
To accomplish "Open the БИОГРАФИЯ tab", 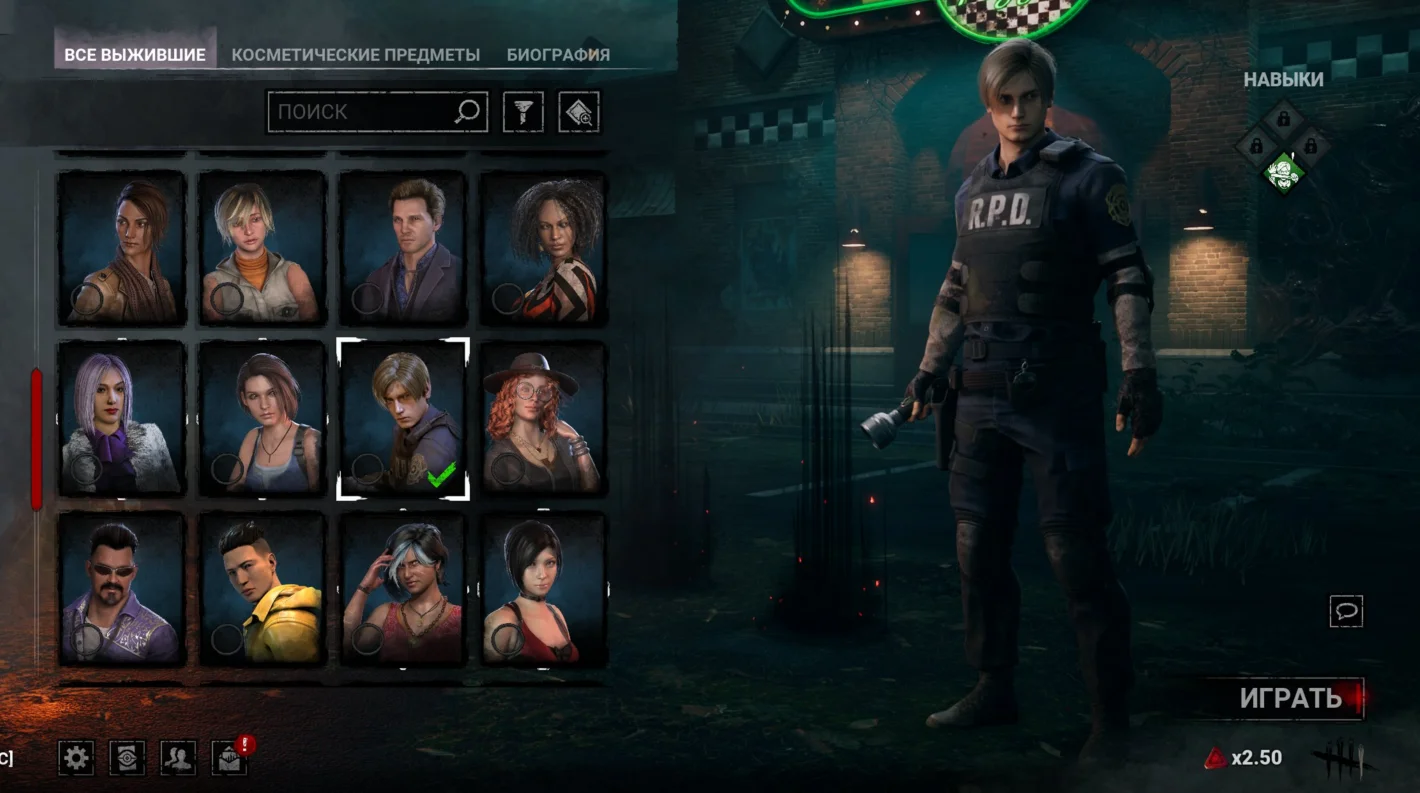I will (559, 55).
